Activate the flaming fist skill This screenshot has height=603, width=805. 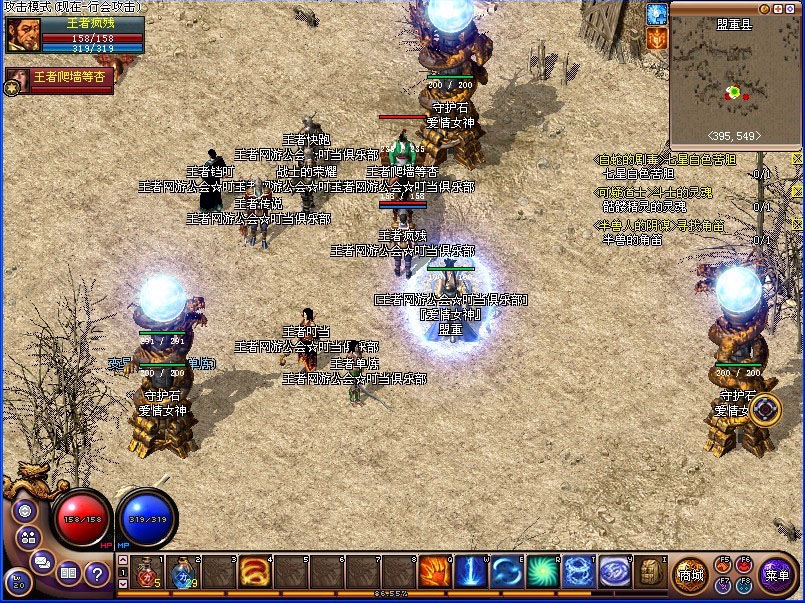pyautogui.click(x=434, y=571)
